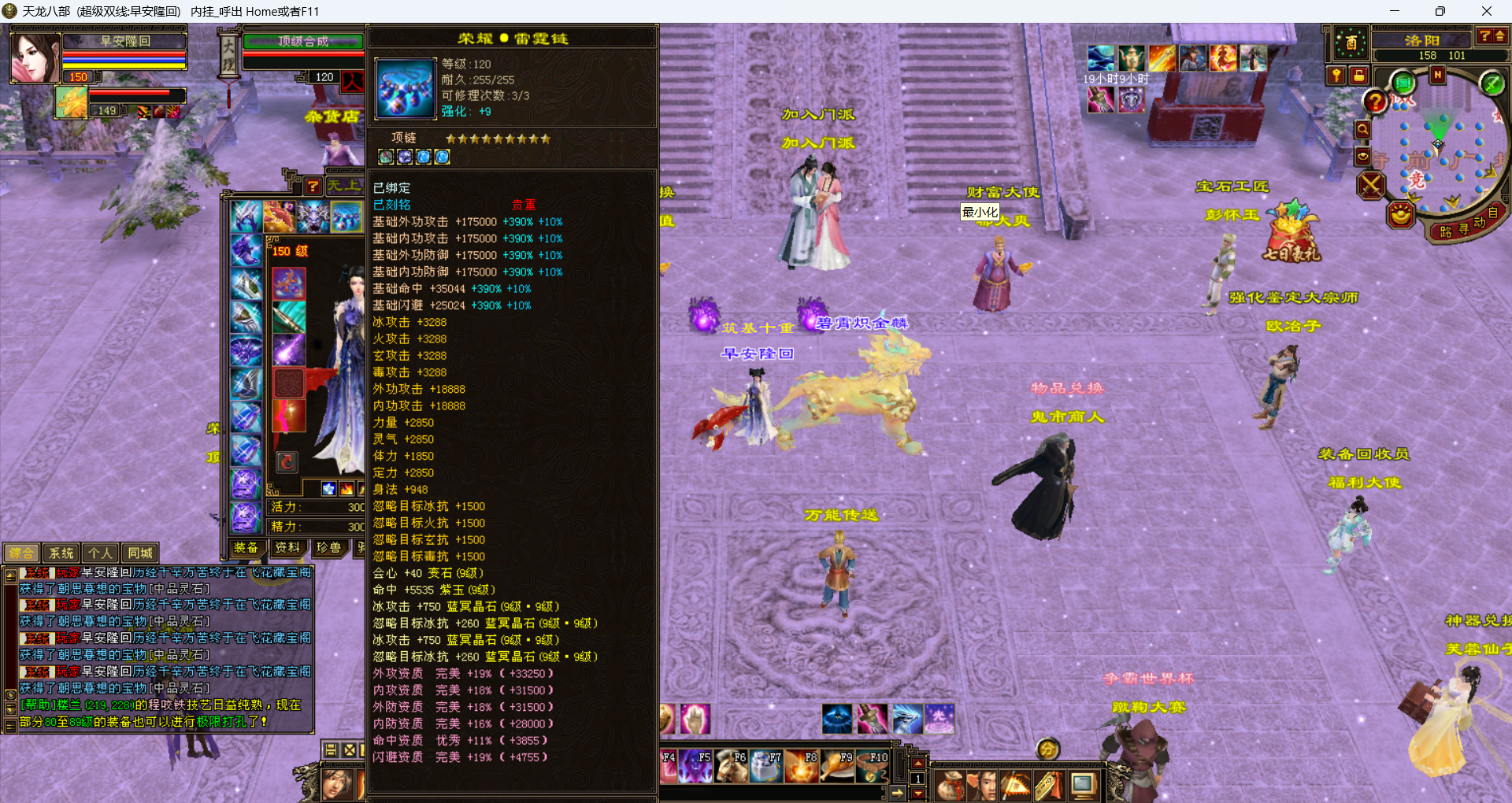Open the magnifying glass search by minimap

coord(1362,129)
